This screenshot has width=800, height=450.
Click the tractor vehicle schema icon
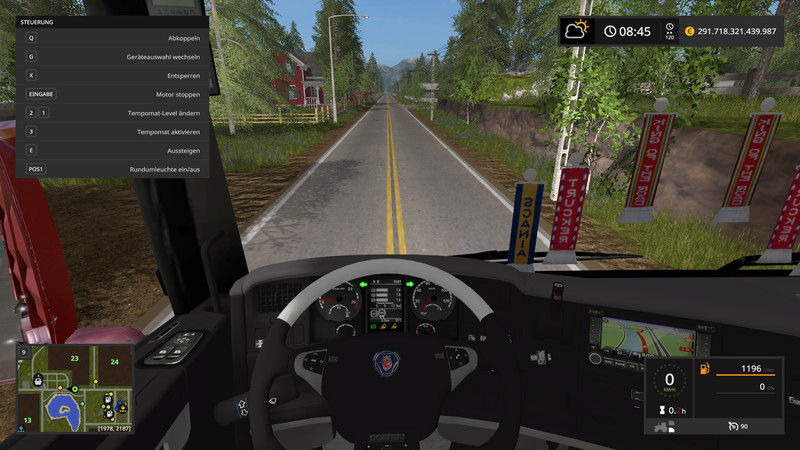660,428
